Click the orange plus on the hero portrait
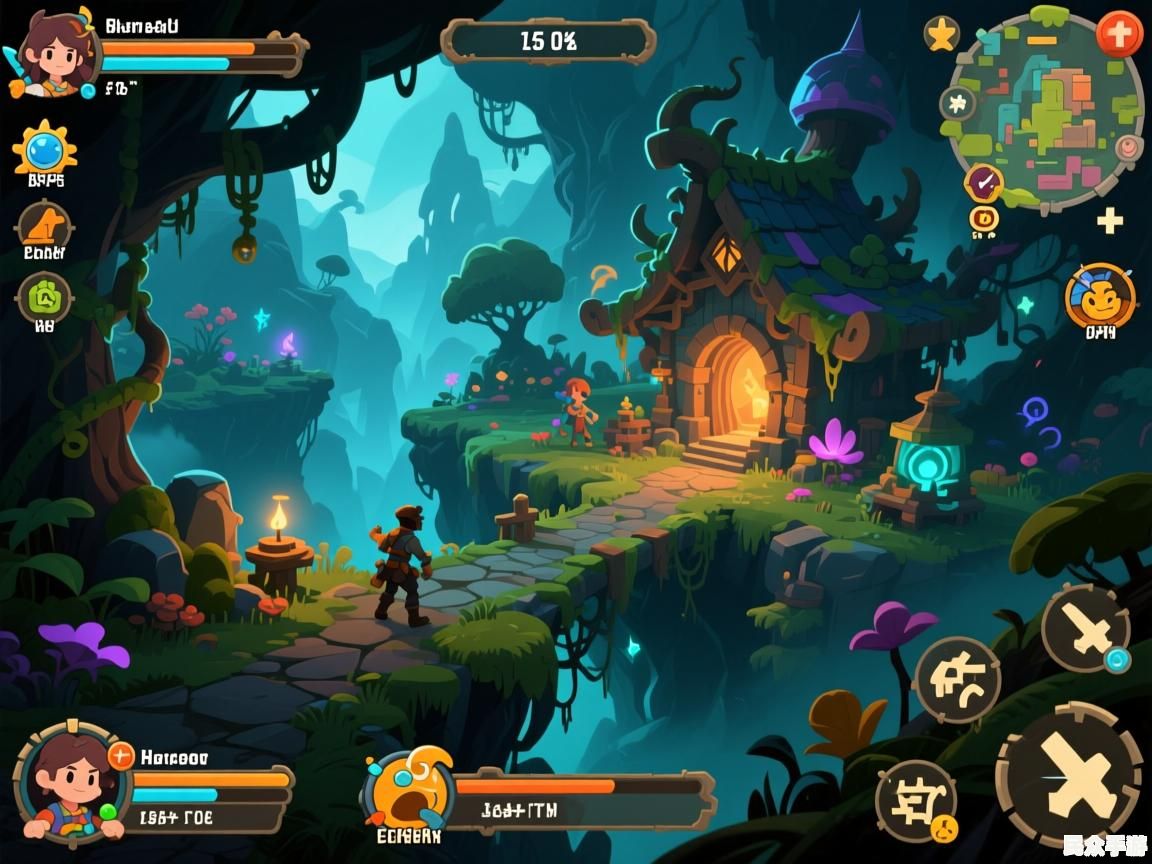This screenshot has height=864, width=1152. pos(120,755)
